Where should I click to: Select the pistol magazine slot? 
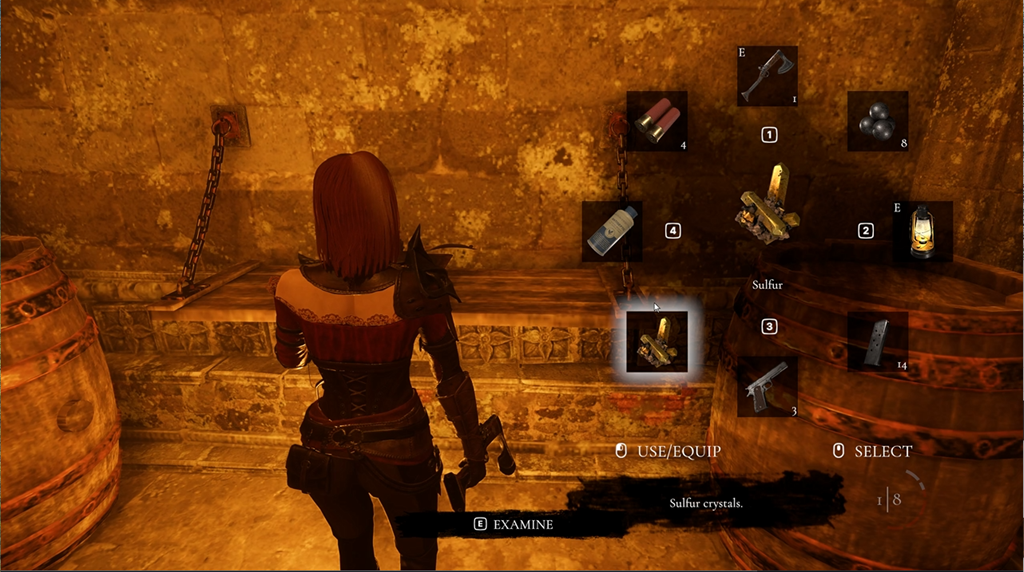[x=877, y=341]
